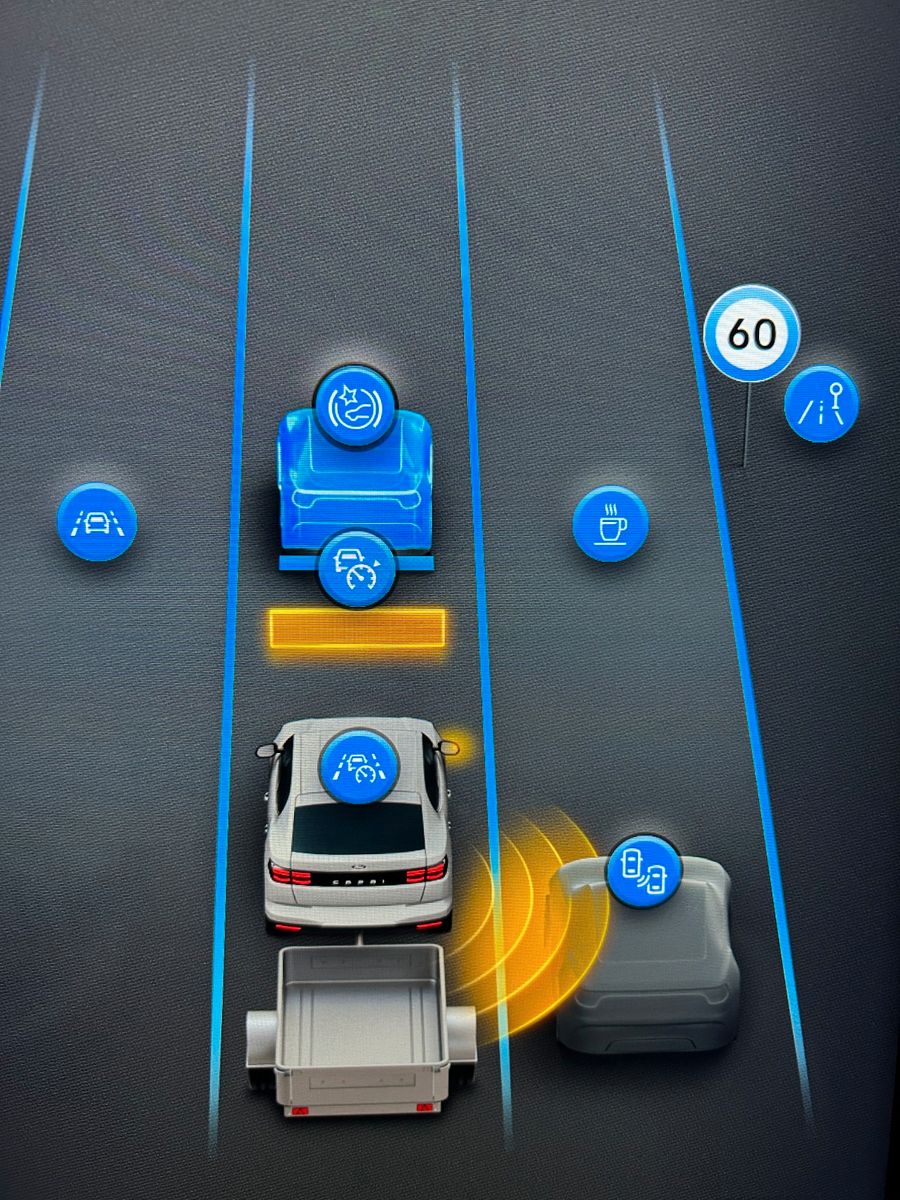Image resolution: width=900 pixels, height=1200 pixels.
Task: Tap the adaptive cruise control speedometer icon
Action: tap(355, 569)
